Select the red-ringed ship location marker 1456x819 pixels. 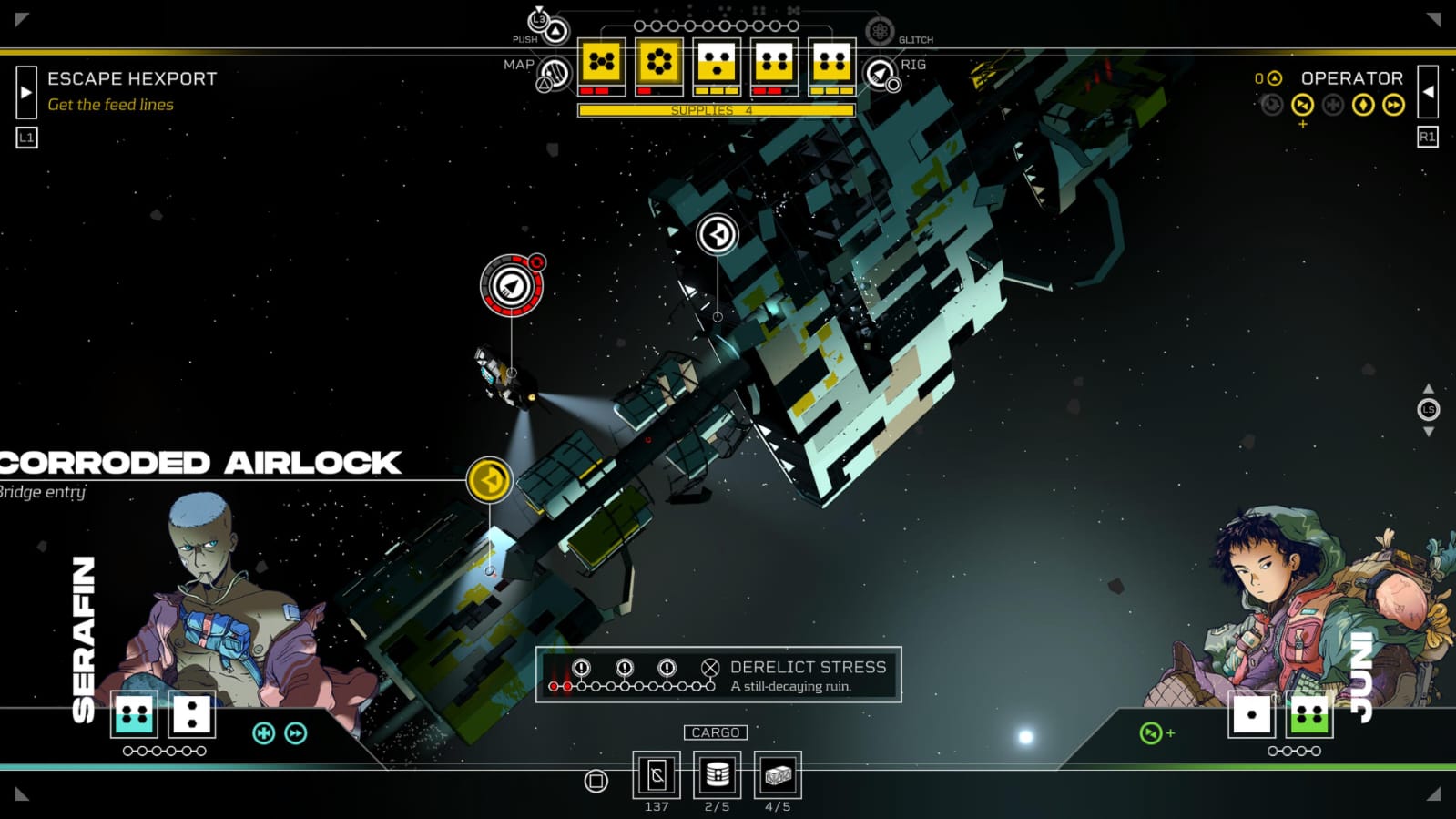(512, 286)
